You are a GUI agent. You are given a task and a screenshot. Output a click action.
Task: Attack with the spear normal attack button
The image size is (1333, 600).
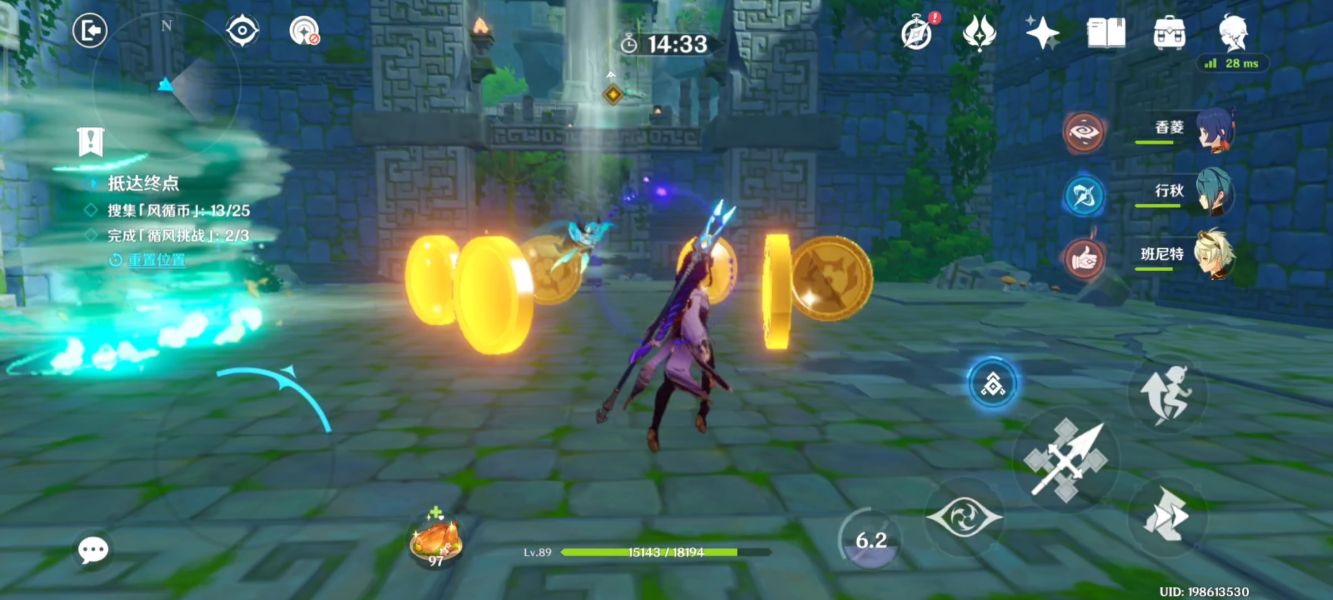tap(1066, 459)
